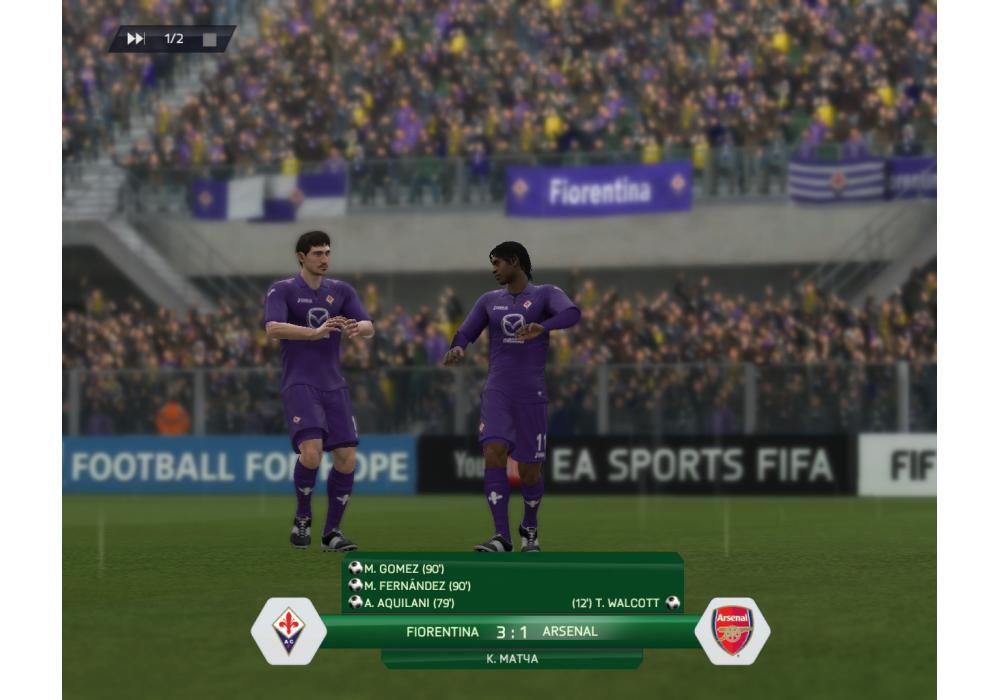Screen dimensions: 1000x700
Task: Skip to the next replay highlight
Action: 135,39
